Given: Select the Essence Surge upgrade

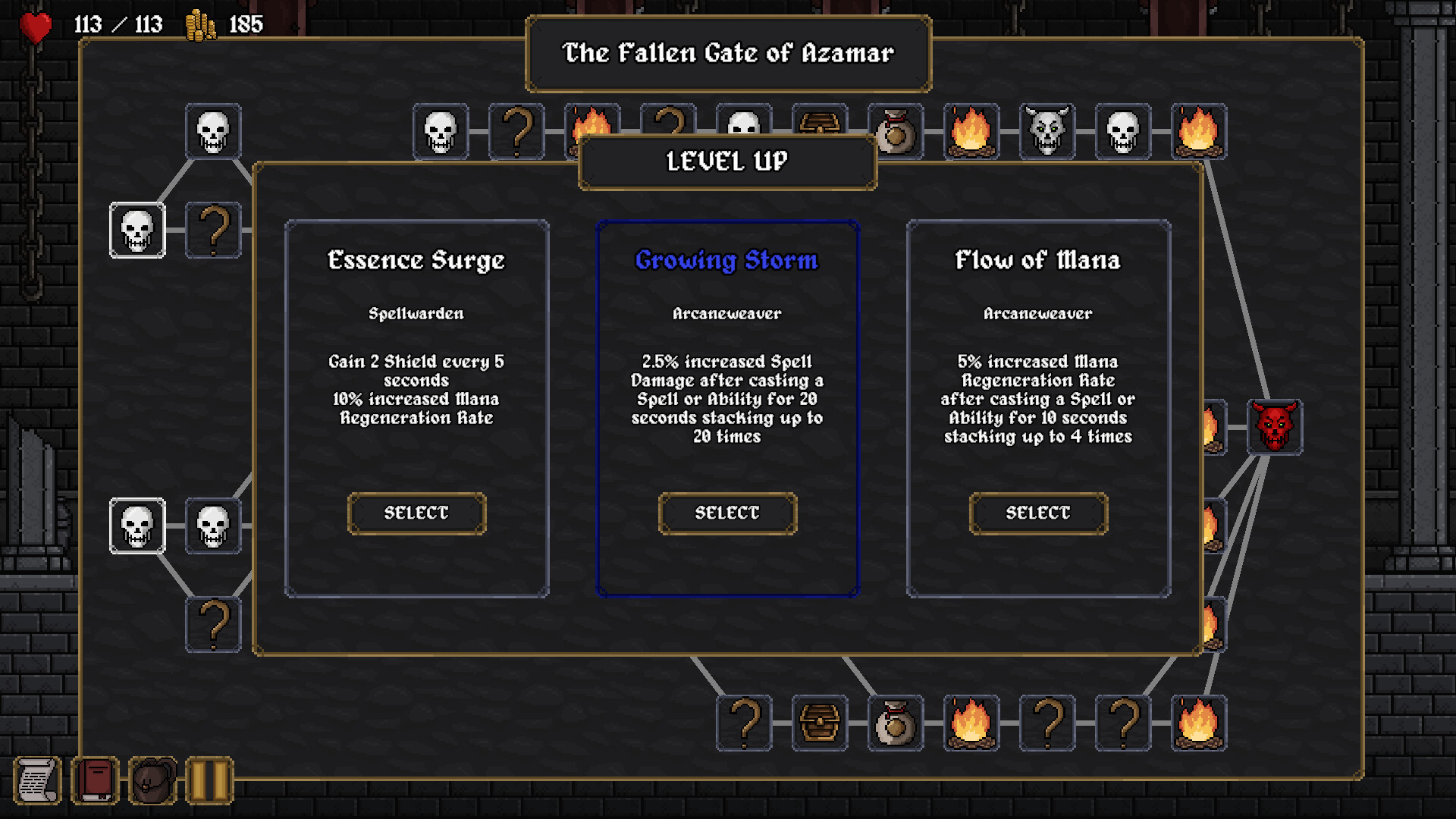Looking at the screenshot, I should coord(416,513).
